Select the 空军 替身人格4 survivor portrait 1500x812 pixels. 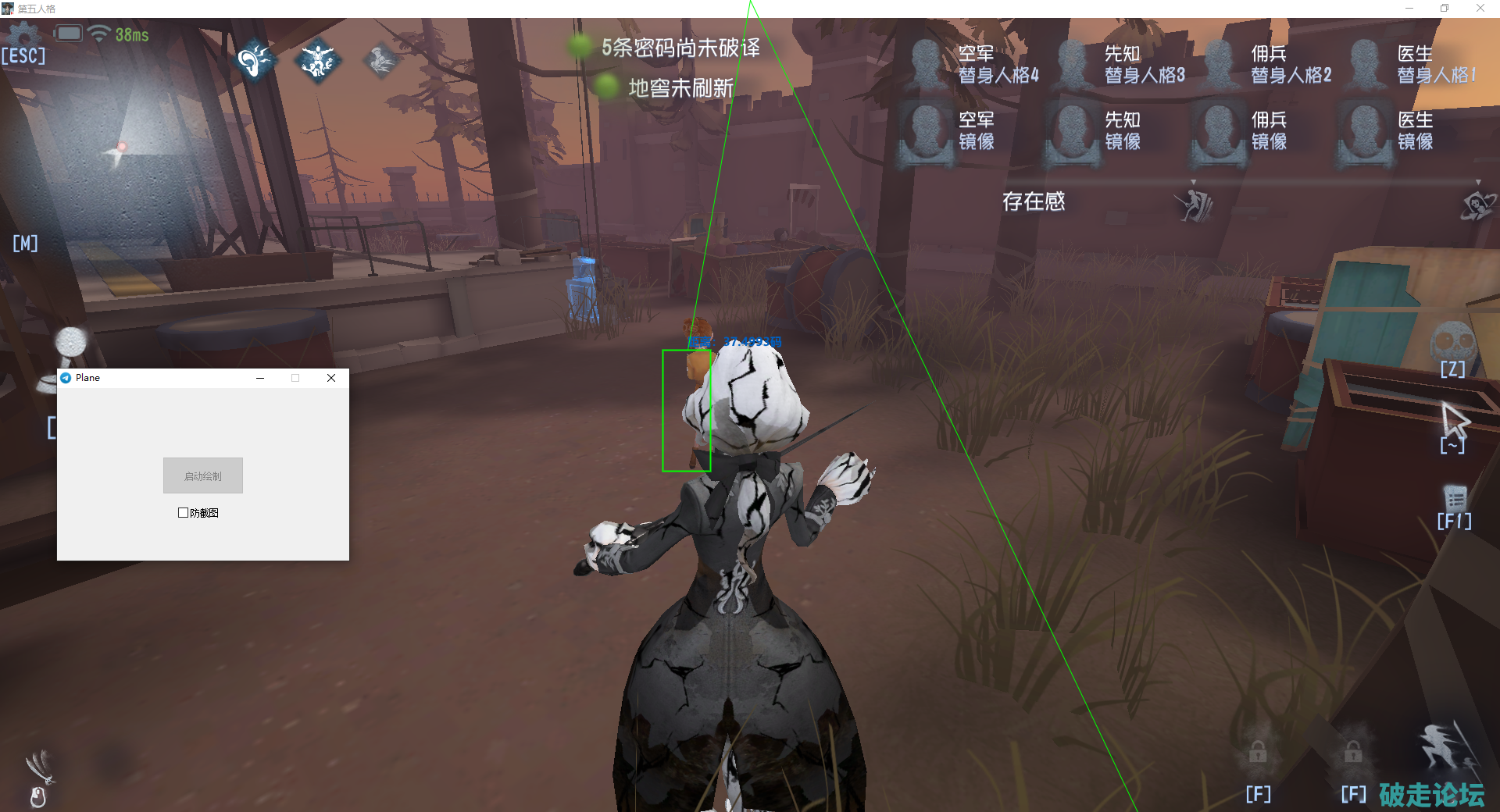927,64
